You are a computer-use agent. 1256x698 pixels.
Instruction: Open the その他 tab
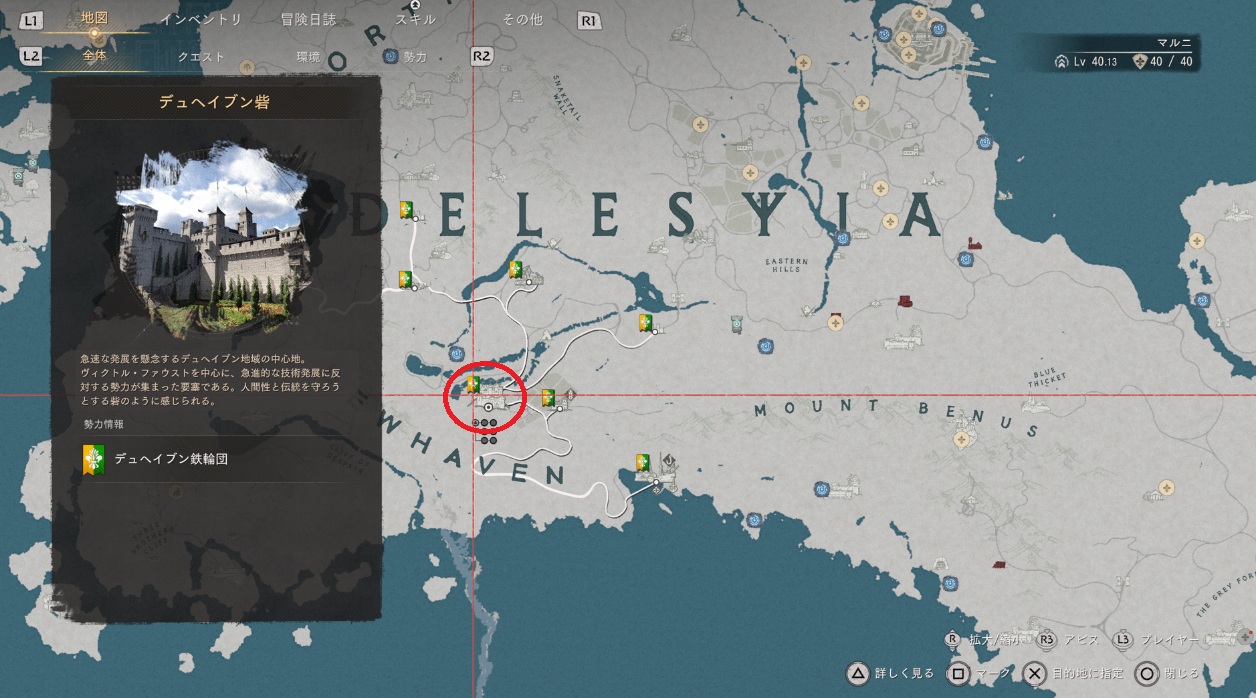coord(522,20)
